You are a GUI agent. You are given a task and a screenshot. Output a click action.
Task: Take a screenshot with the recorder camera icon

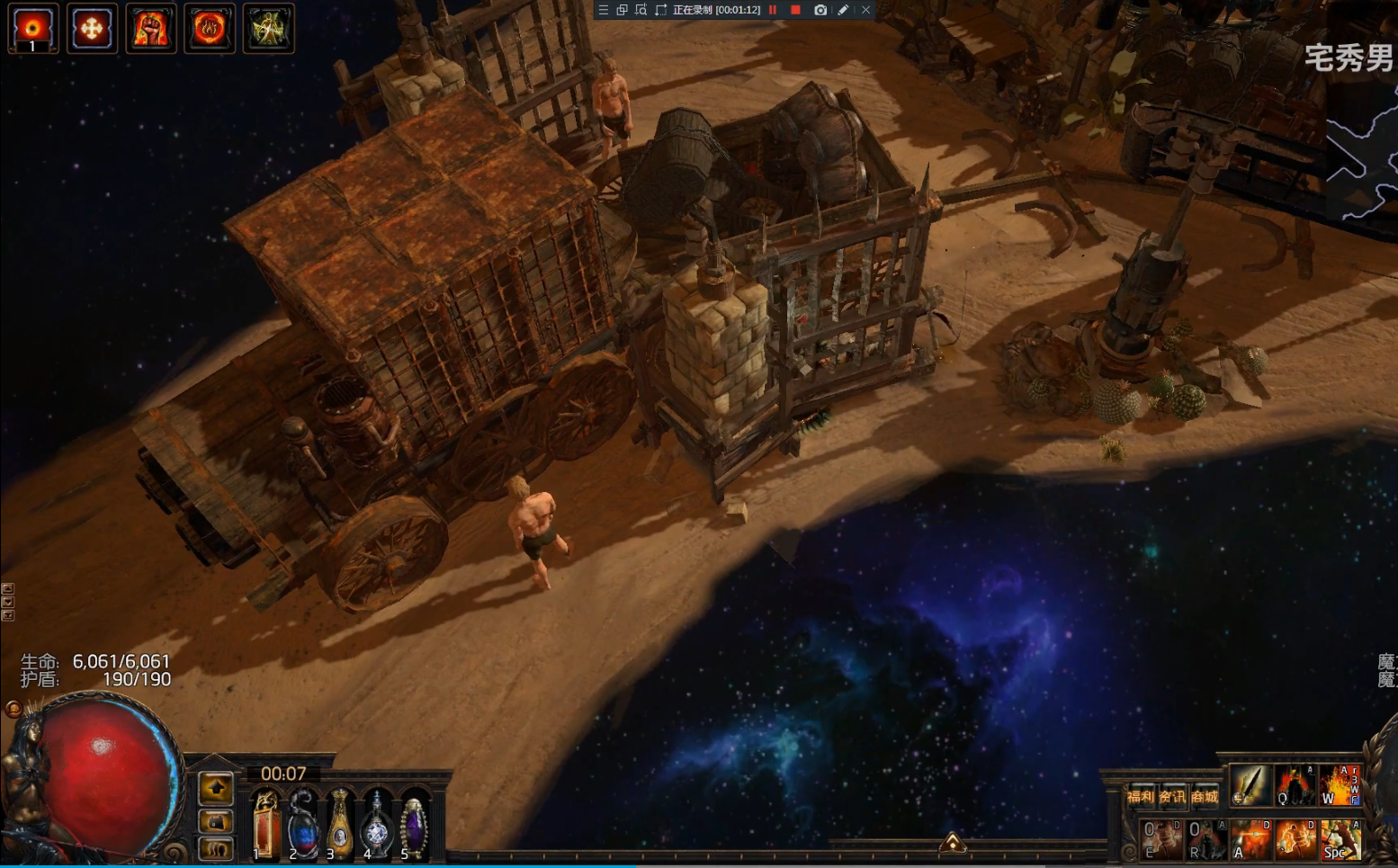click(x=820, y=10)
